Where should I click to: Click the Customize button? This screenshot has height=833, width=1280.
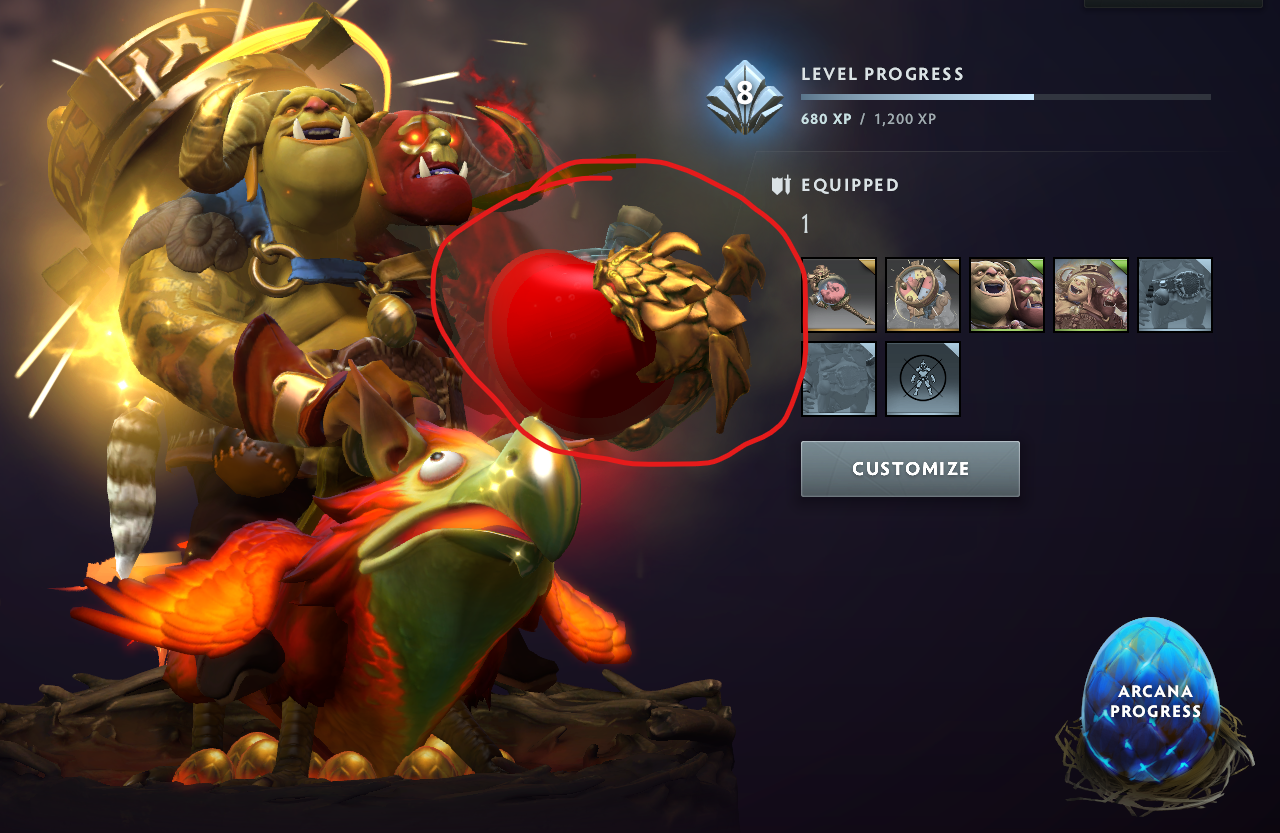909,468
